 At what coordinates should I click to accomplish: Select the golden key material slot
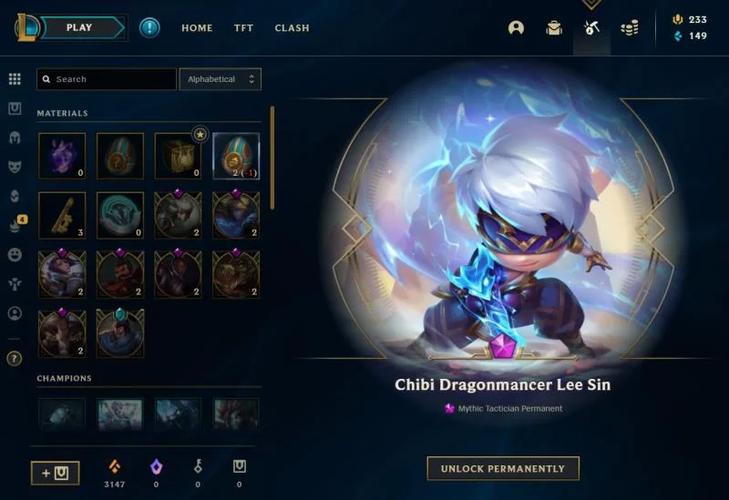(62, 215)
